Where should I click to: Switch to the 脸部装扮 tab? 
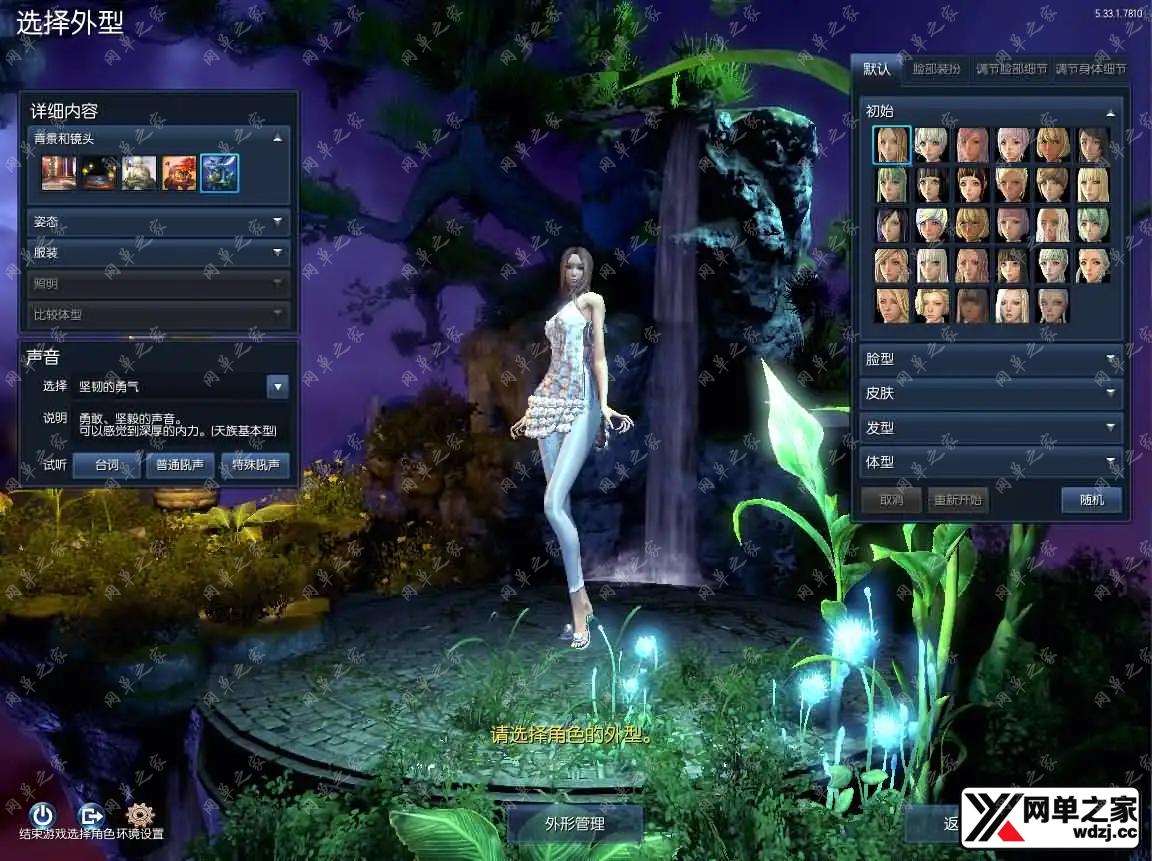935,70
